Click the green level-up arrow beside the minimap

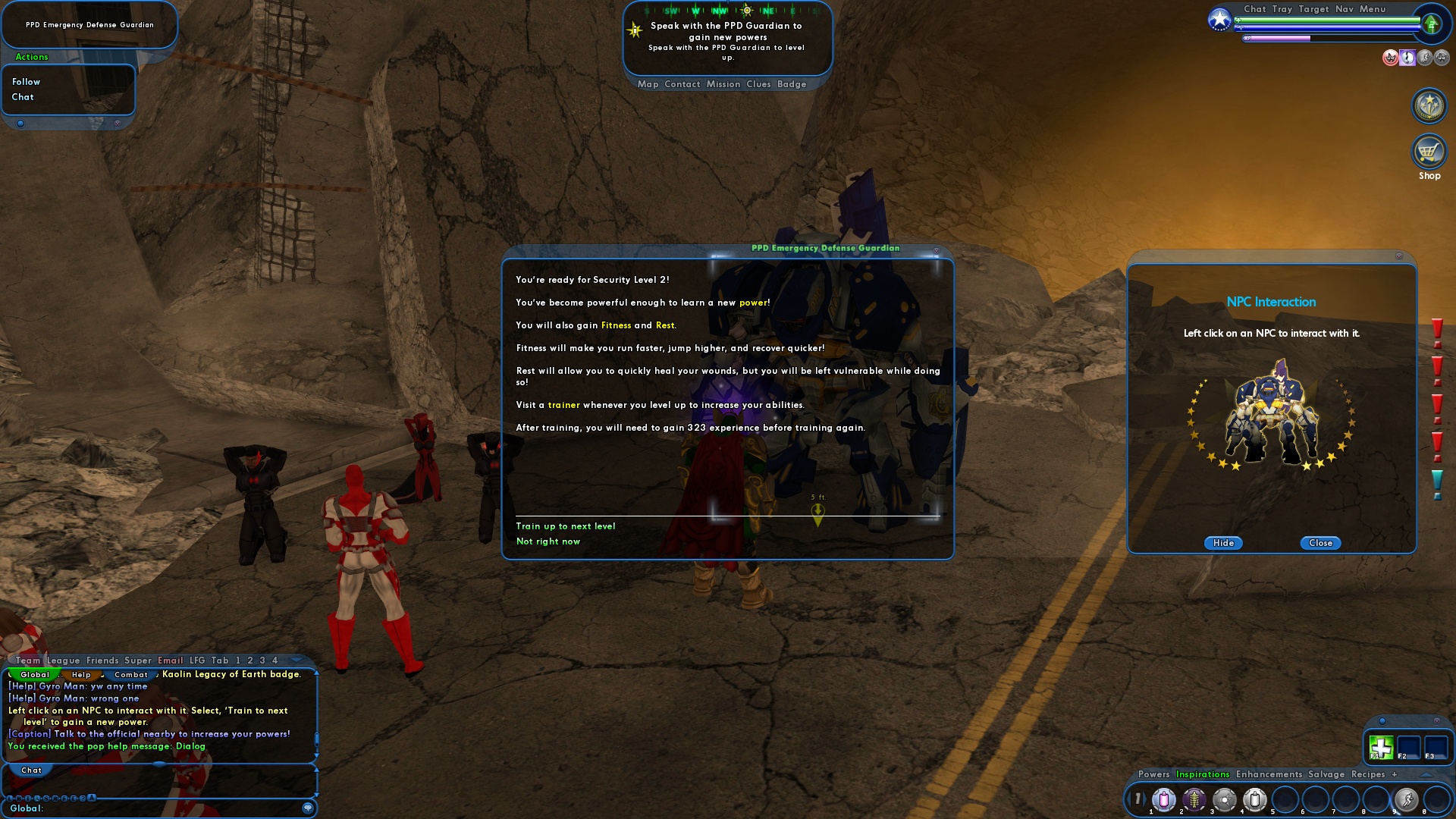[1432, 24]
